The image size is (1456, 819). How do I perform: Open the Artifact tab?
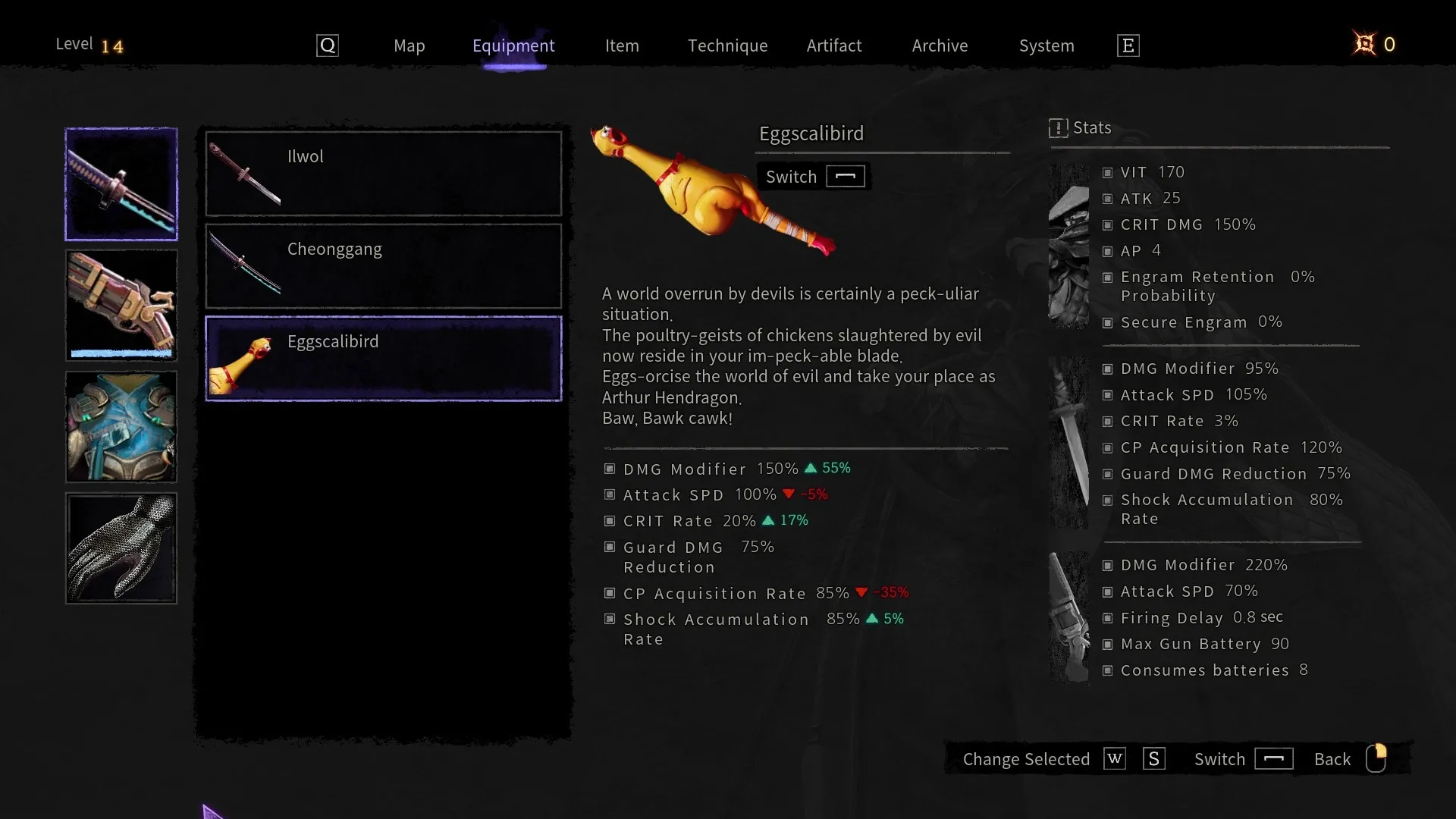pos(834,45)
